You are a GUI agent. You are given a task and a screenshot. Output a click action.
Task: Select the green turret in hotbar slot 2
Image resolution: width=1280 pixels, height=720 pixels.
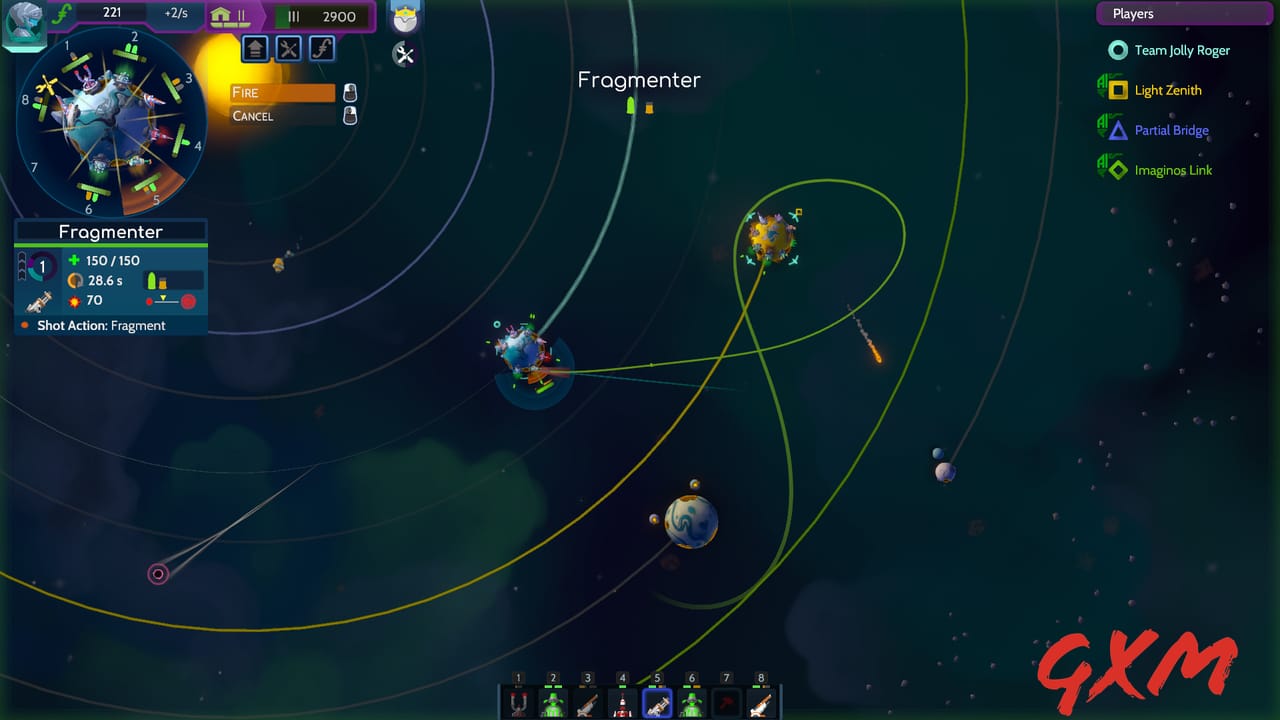coord(551,703)
